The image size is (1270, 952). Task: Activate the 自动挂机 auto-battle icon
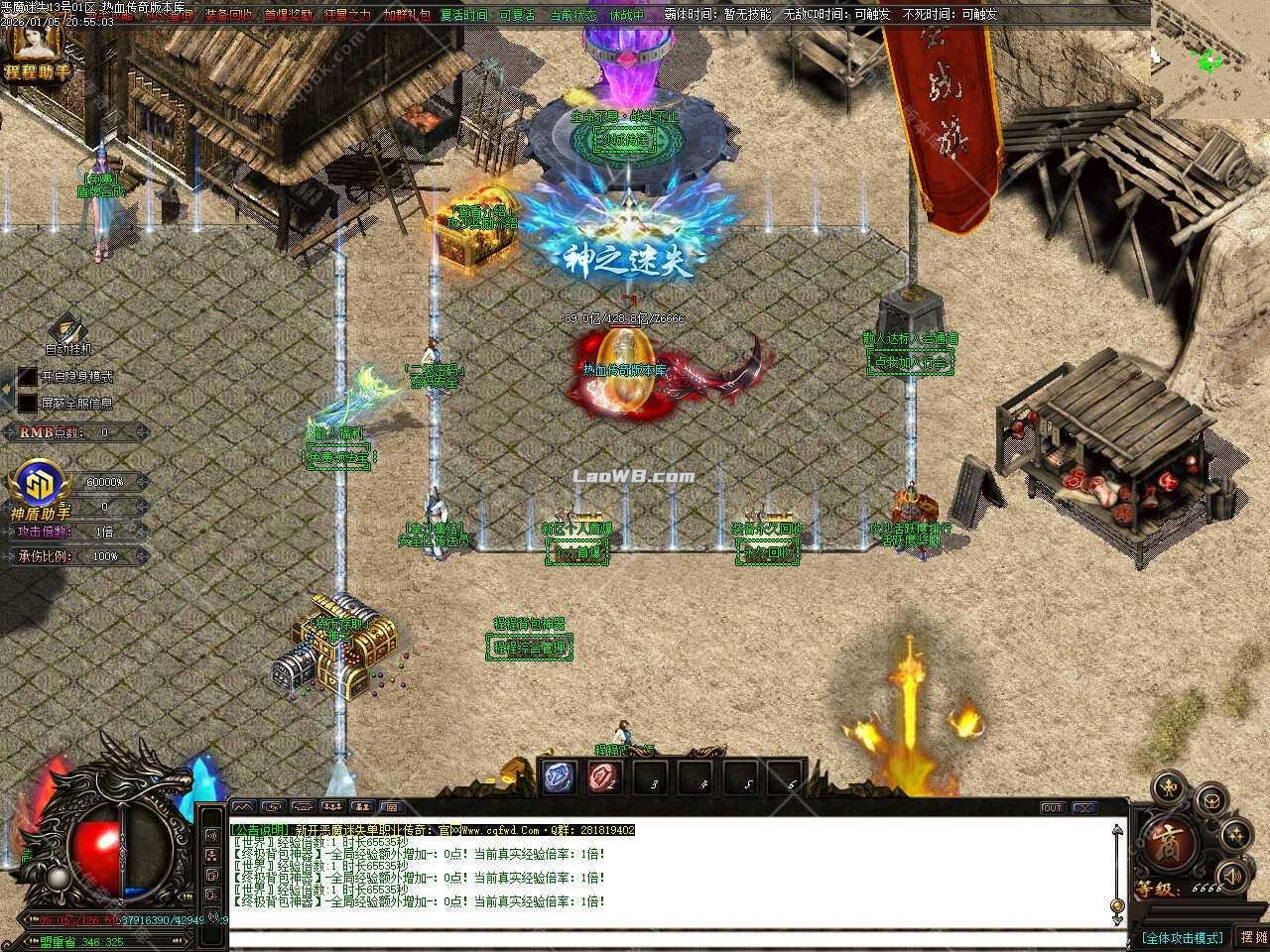(x=68, y=331)
